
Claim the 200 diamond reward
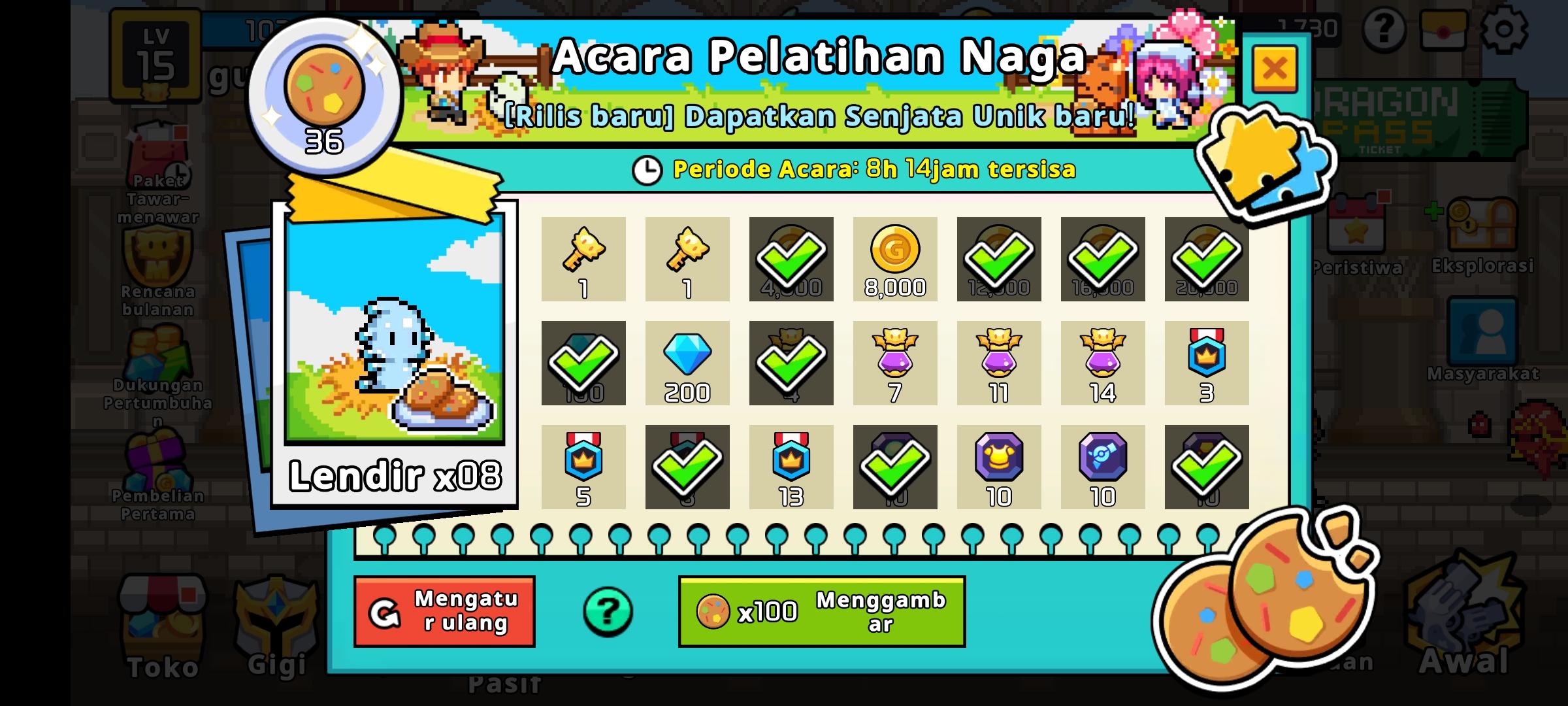(687, 364)
